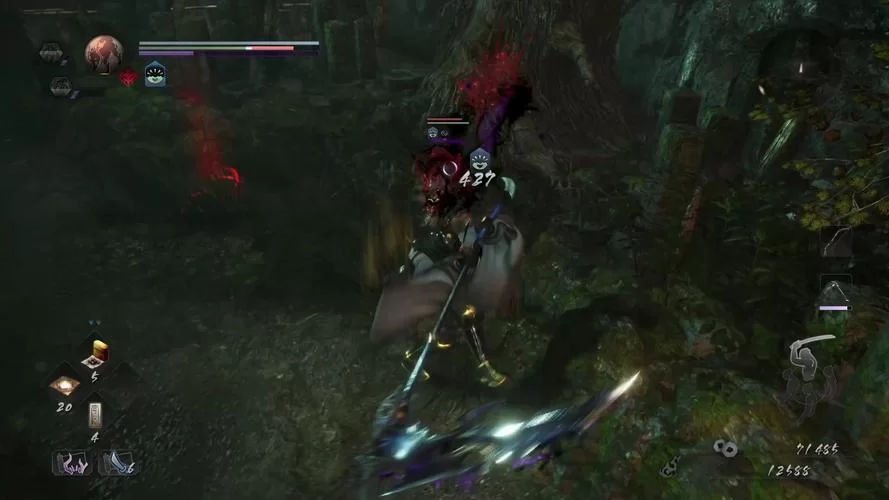This screenshot has height=500, width=889.
Task: Select the guardian spirit orb icon
Action: coord(103,54)
